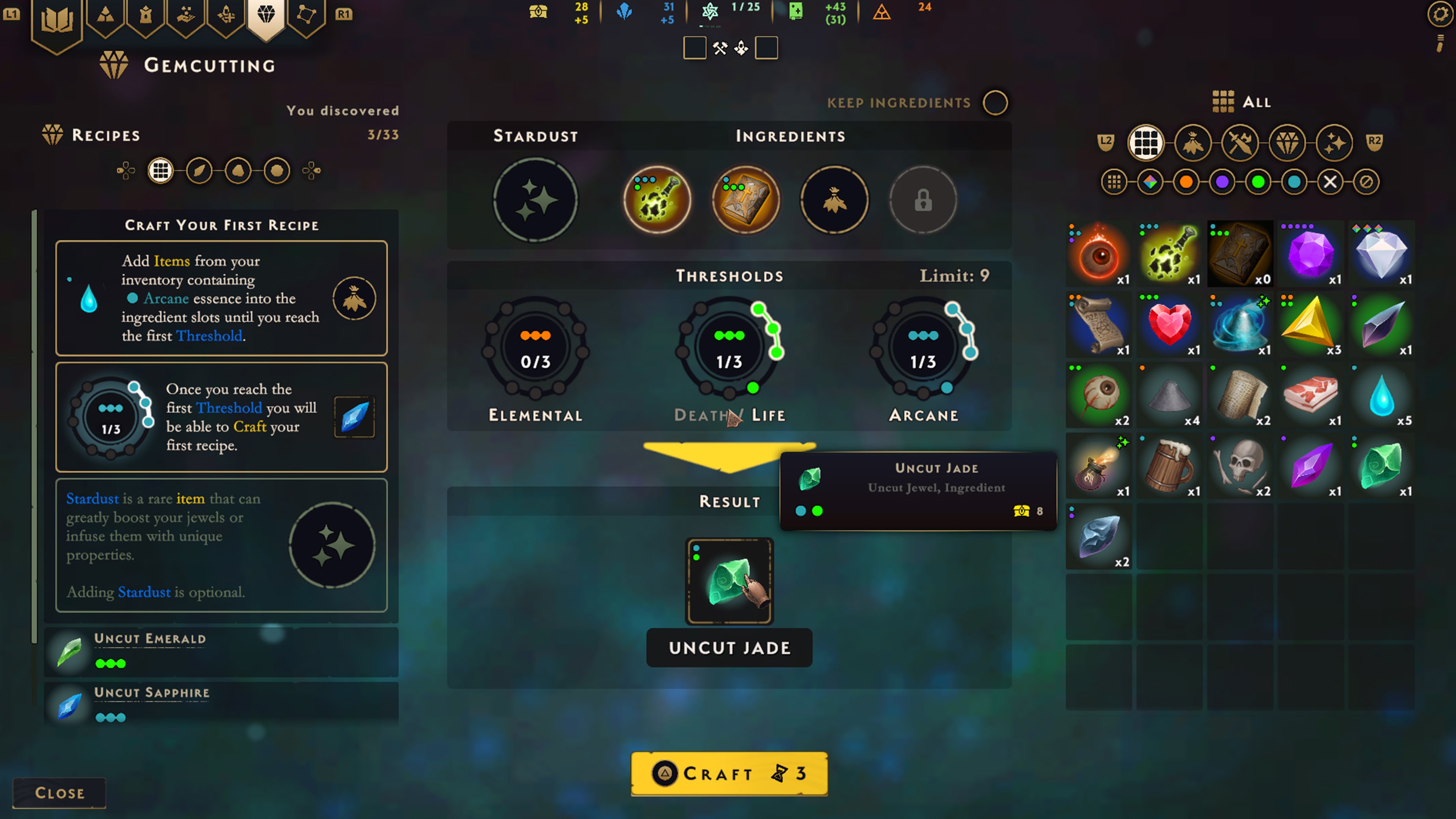Filter inventory by the resource pouch icon
The height and width of the screenshot is (819, 1456).
1193,143
